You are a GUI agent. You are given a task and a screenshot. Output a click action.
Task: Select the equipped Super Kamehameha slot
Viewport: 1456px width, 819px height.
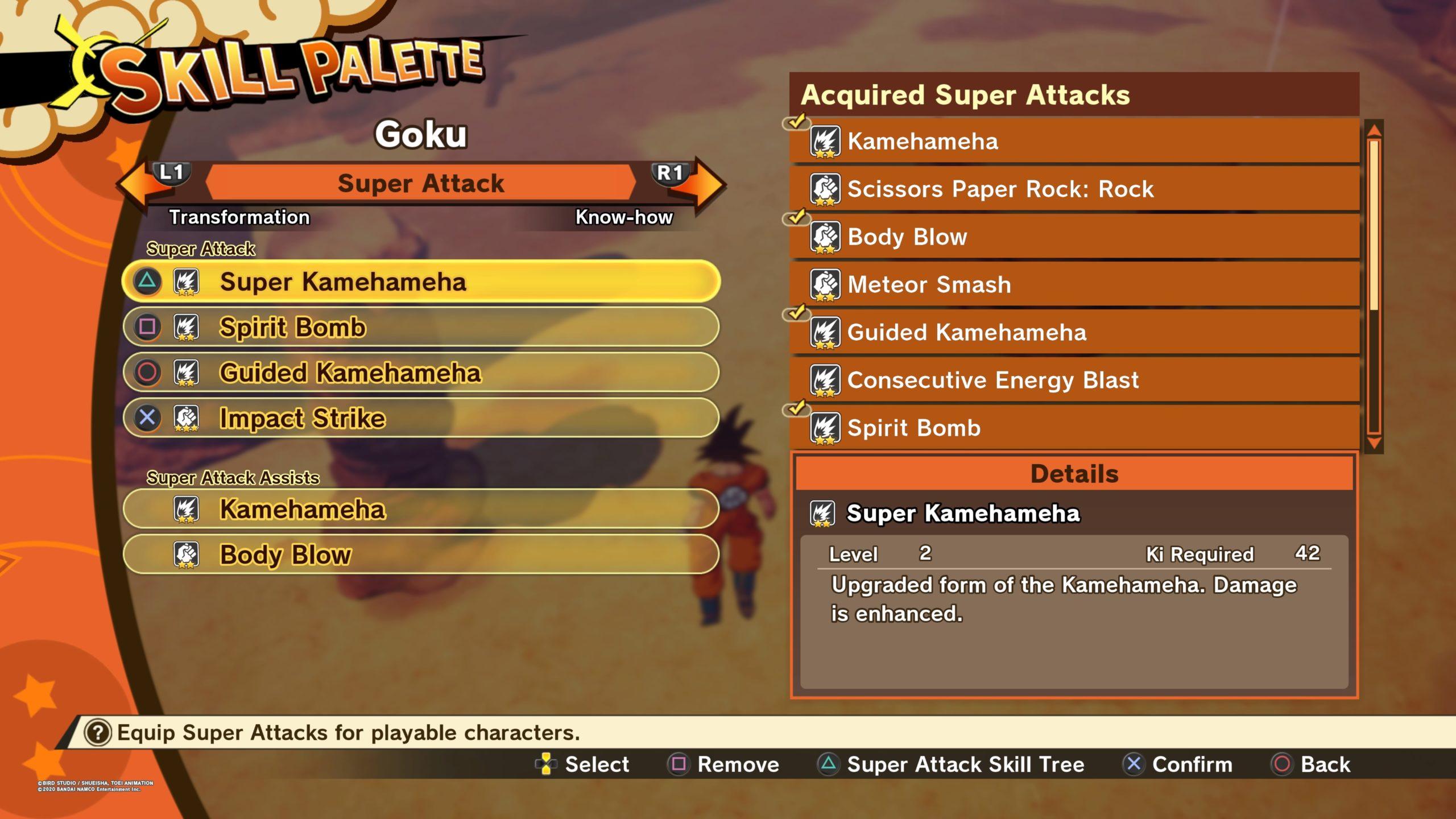[x=421, y=282]
